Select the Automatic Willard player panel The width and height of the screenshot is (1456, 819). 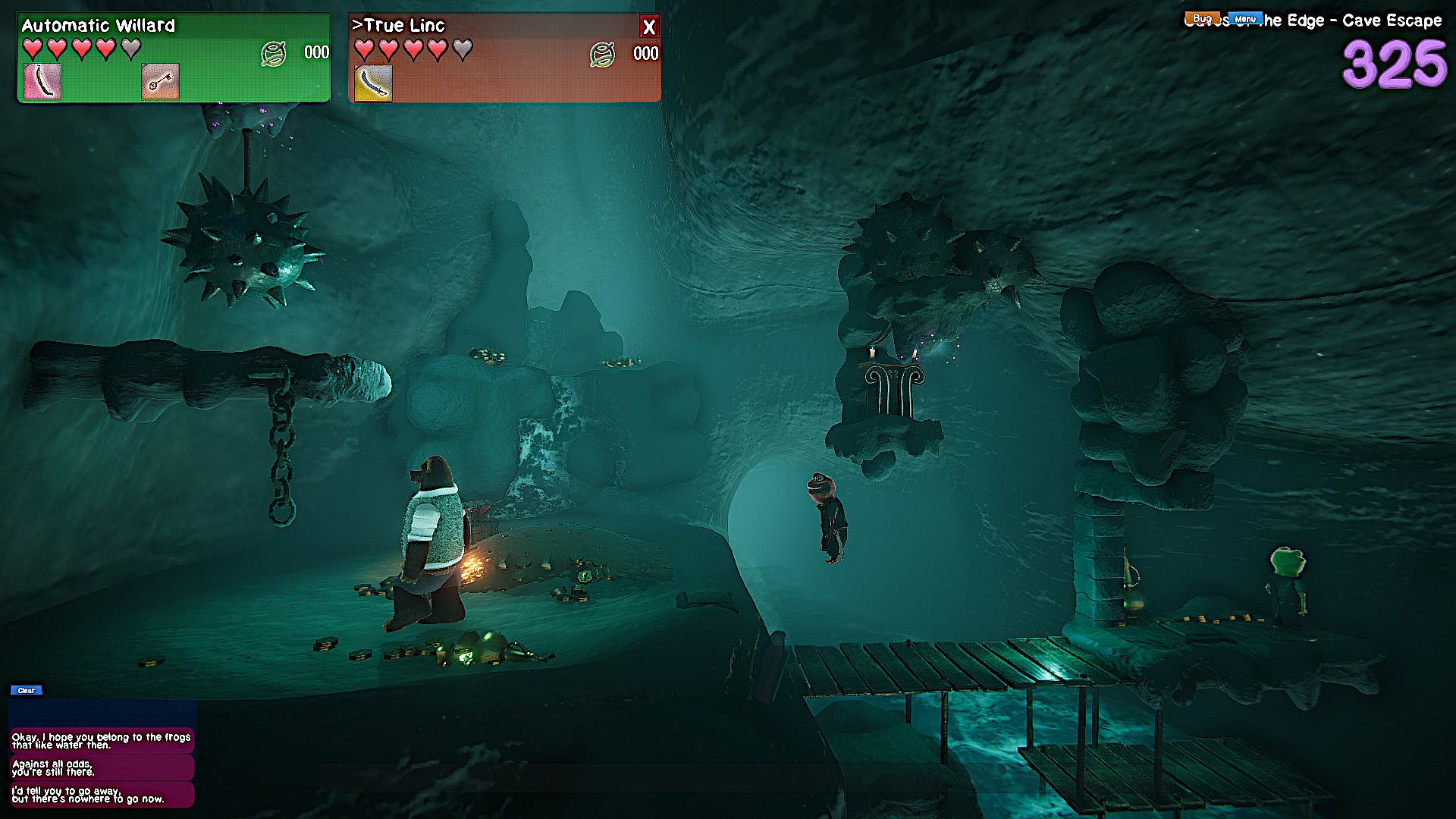[x=174, y=58]
